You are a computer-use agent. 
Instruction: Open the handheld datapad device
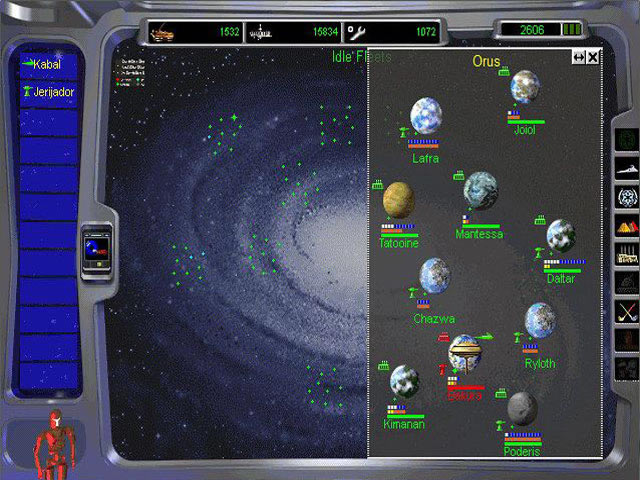pyautogui.click(x=97, y=247)
